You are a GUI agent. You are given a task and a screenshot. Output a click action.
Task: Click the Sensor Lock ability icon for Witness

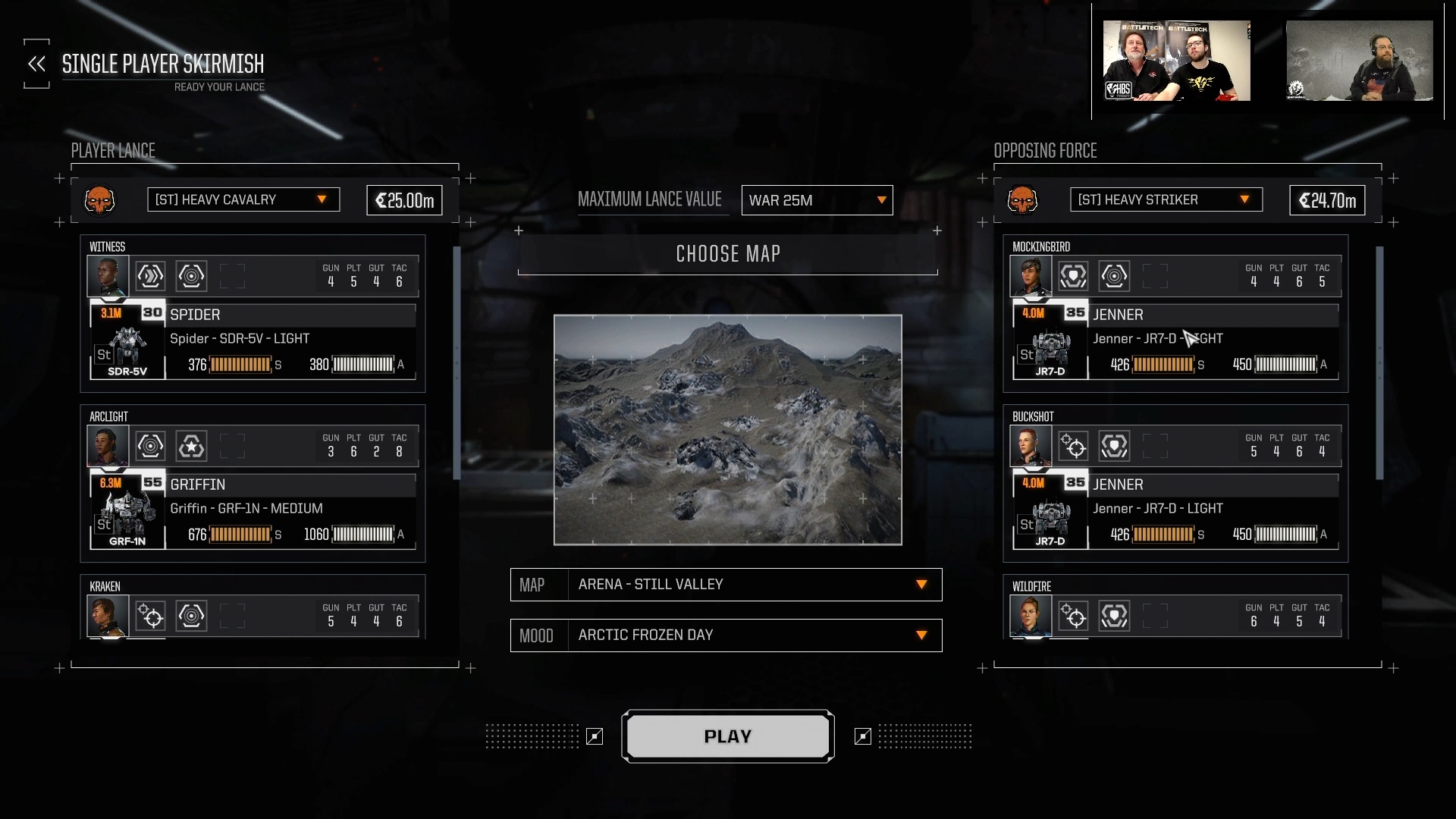pos(192,276)
